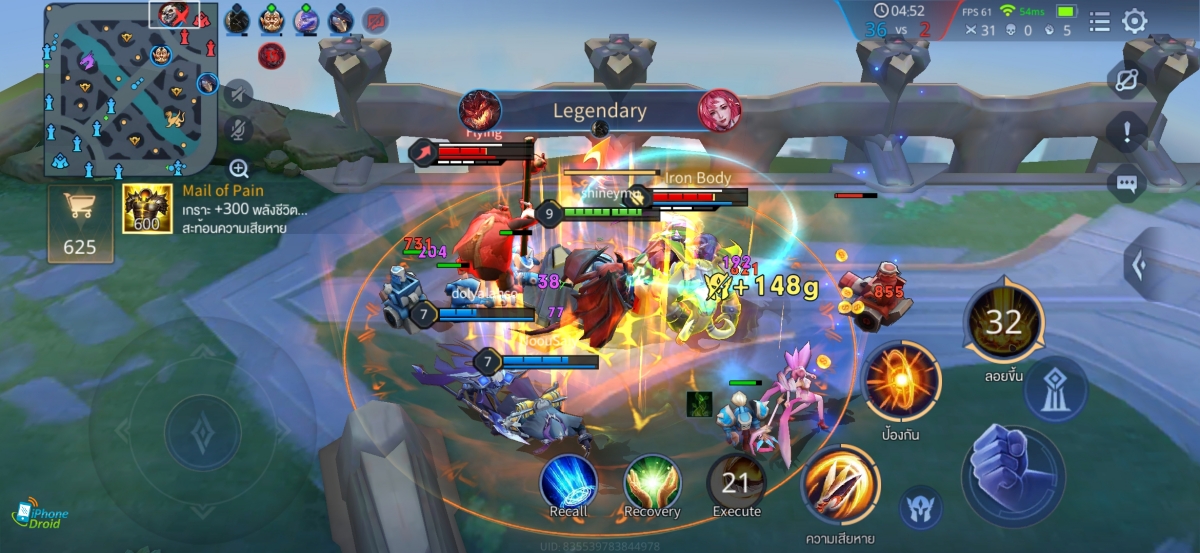Expand the collapsed arrow panel on the right edge

tap(1138, 264)
